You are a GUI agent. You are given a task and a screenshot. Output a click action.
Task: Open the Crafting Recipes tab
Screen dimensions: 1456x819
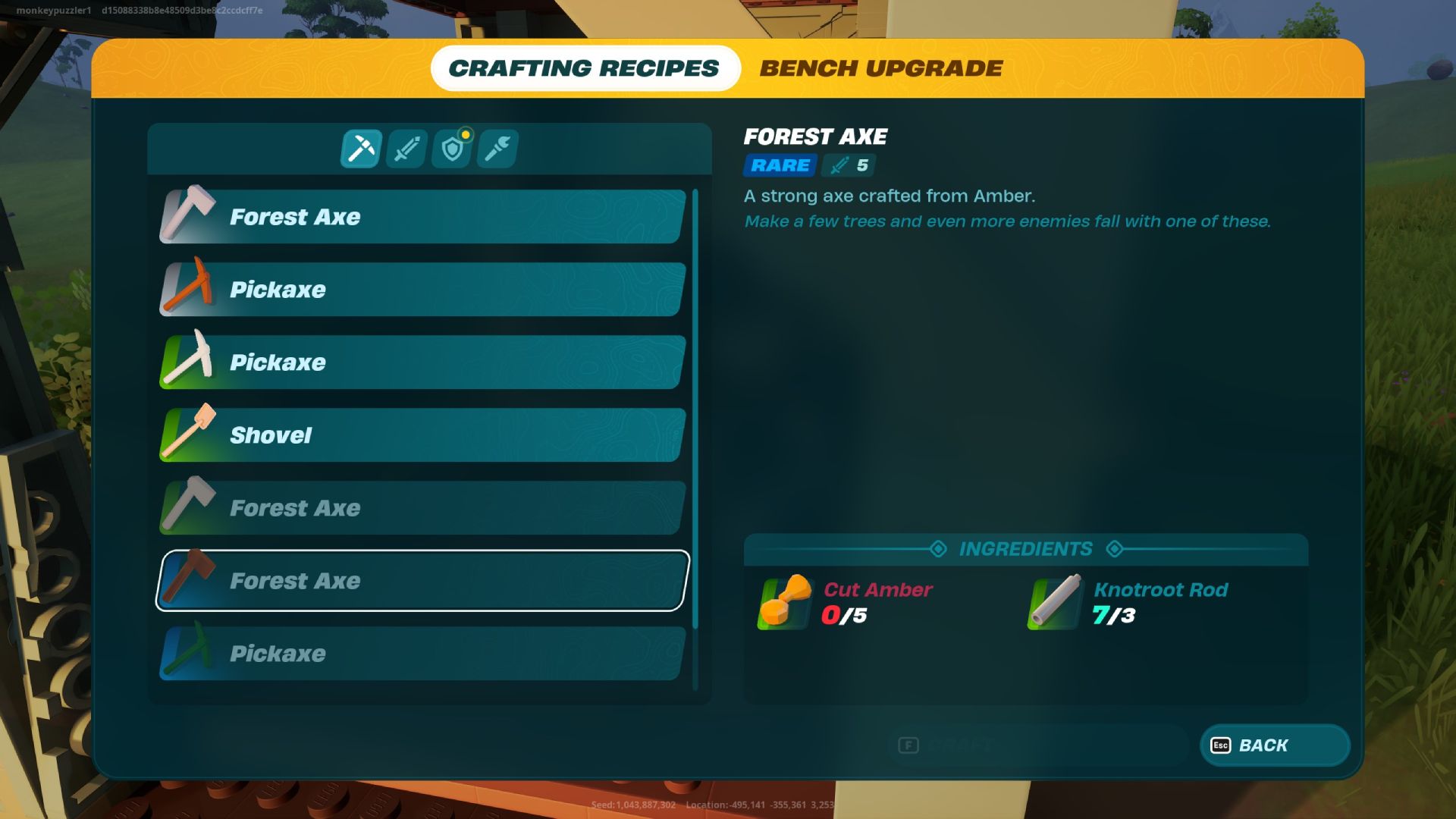(585, 67)
